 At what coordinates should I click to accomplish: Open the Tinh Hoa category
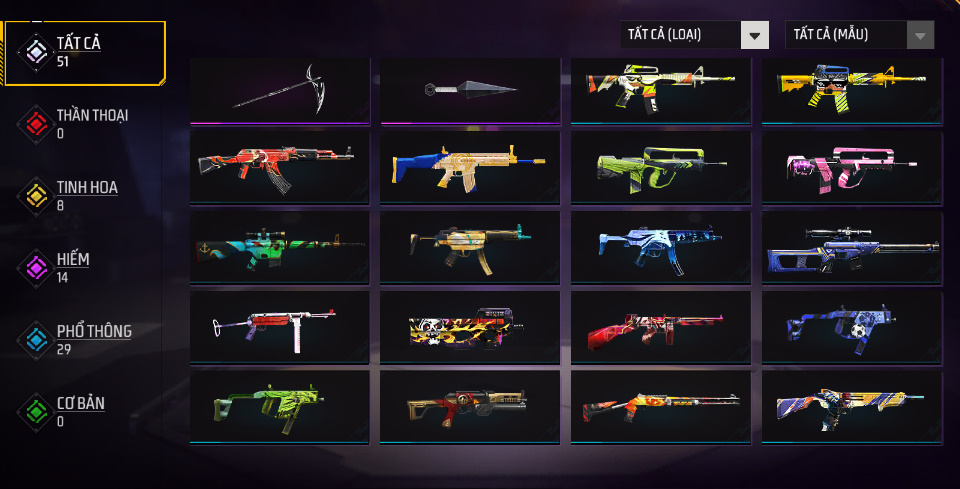(84, 194)
